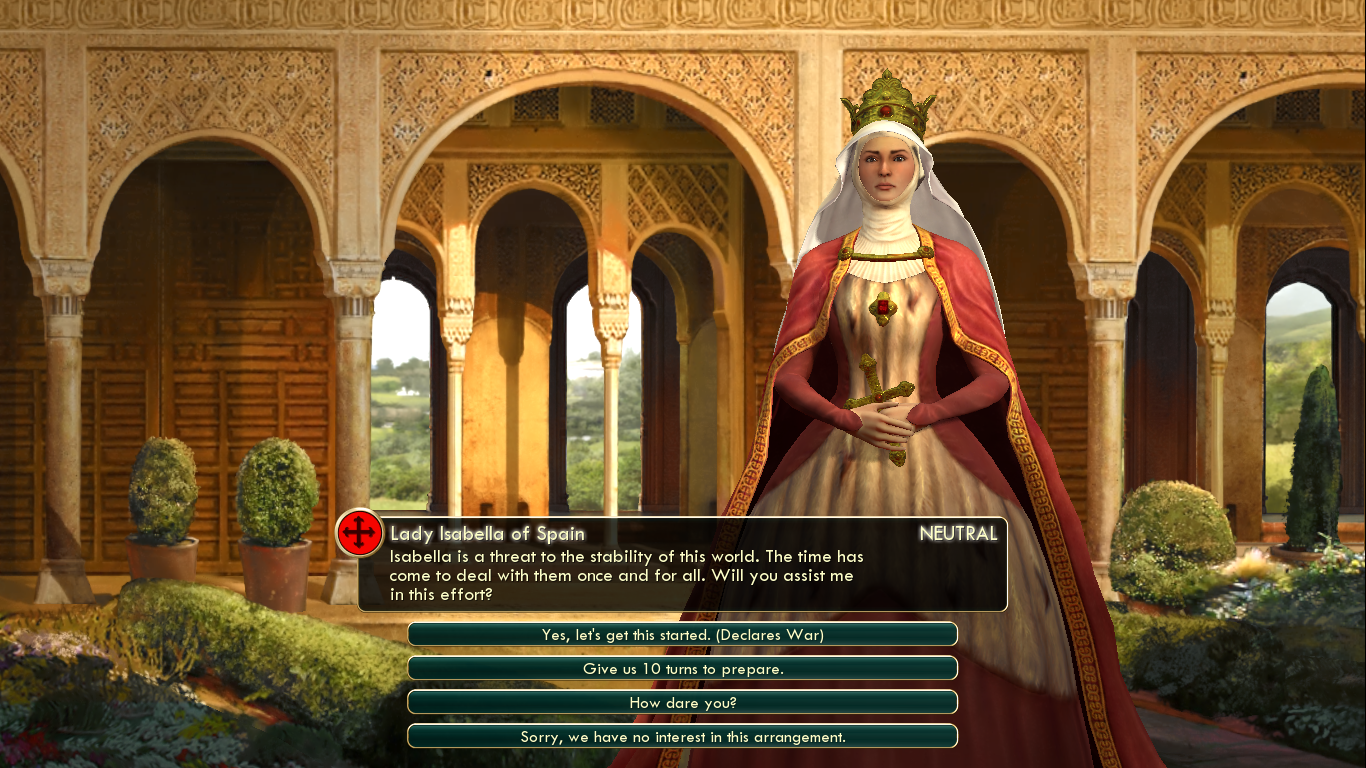Respond with "How dare you?"
Image resolution: width=1366 pixels, height=768 pixels.
[x=683, y=702]
